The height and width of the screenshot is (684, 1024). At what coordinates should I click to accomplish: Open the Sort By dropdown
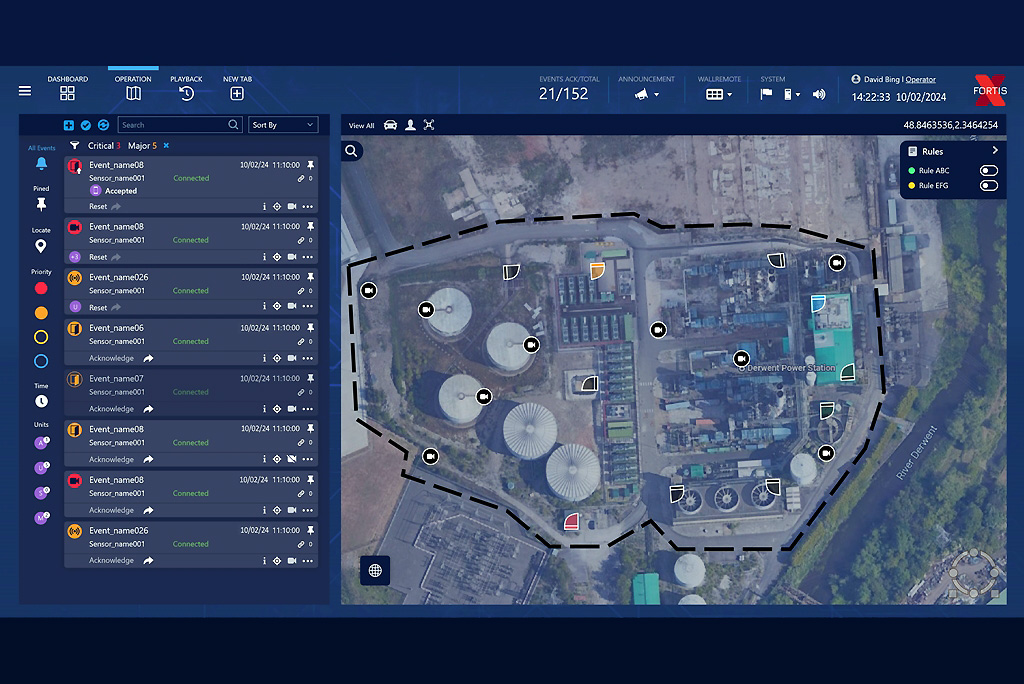(x=283, y=125)
